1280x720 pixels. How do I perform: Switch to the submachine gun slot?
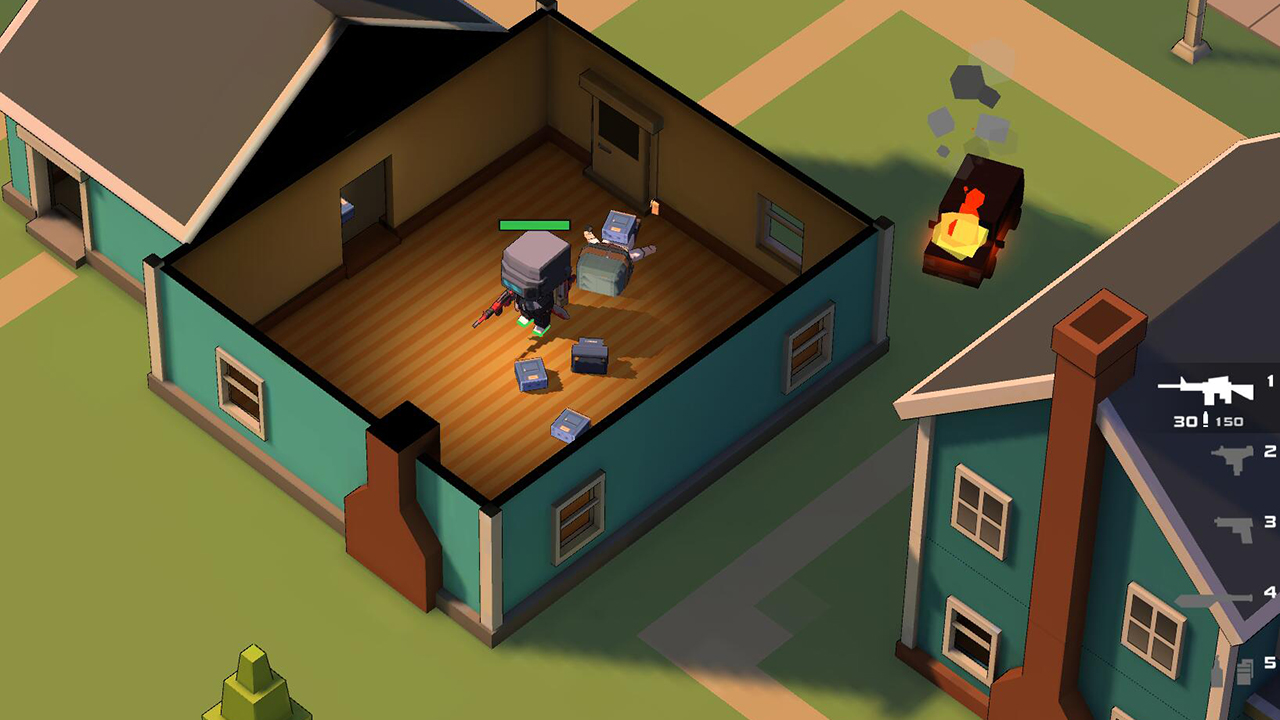pyautogui.click(x=1232, y=459)
